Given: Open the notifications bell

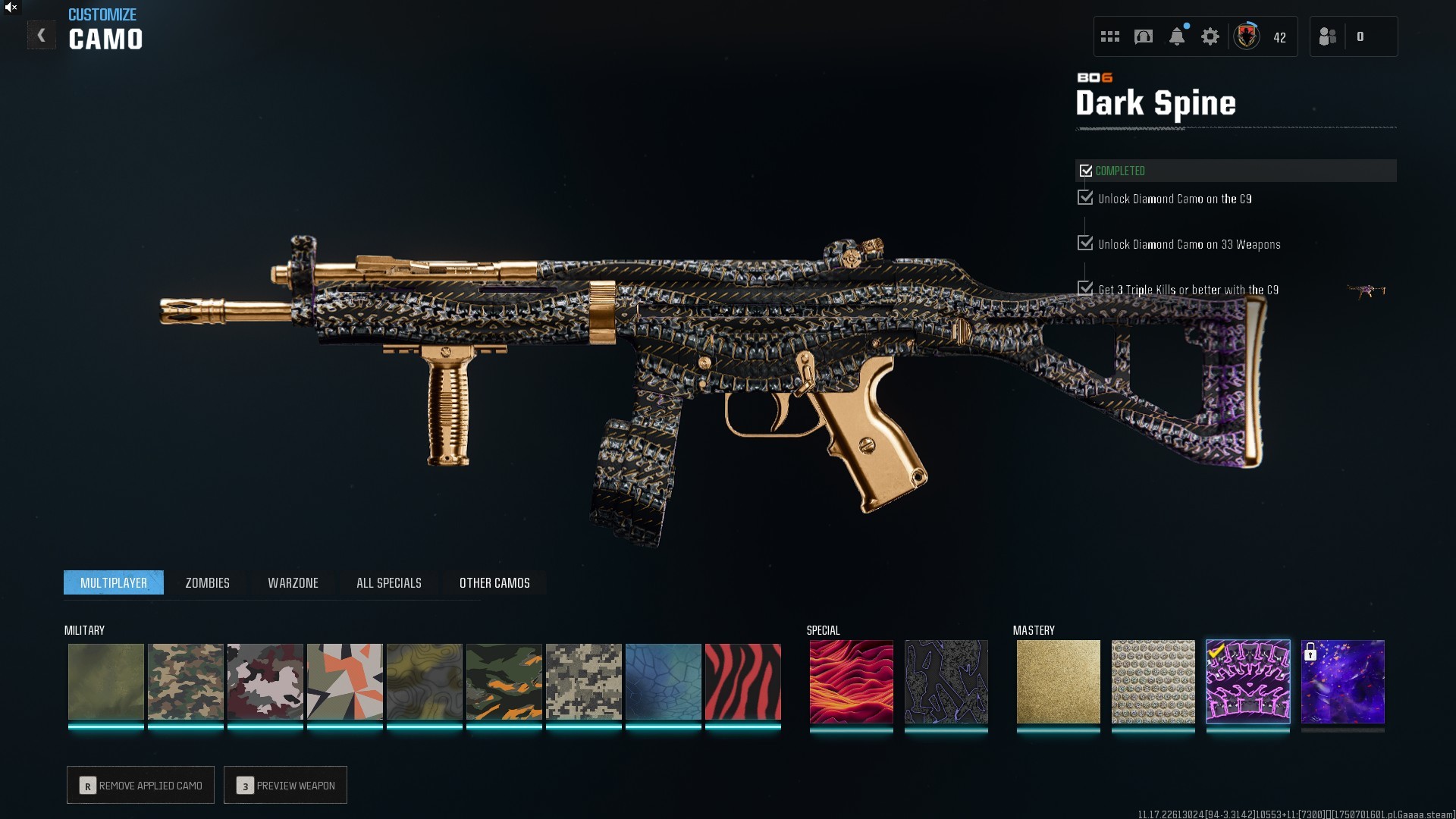Looking at the screenshot, I should click(x=1177, y=36).
